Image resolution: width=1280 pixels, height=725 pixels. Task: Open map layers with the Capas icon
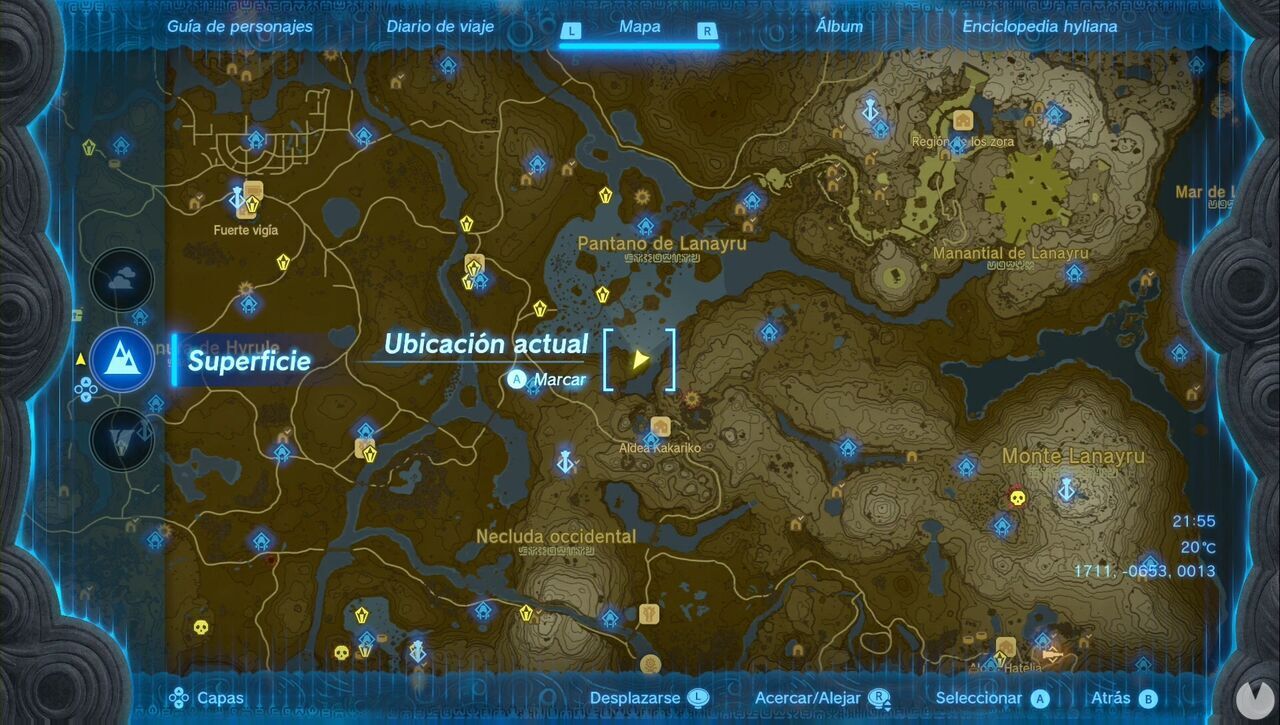tap(181, 697)
